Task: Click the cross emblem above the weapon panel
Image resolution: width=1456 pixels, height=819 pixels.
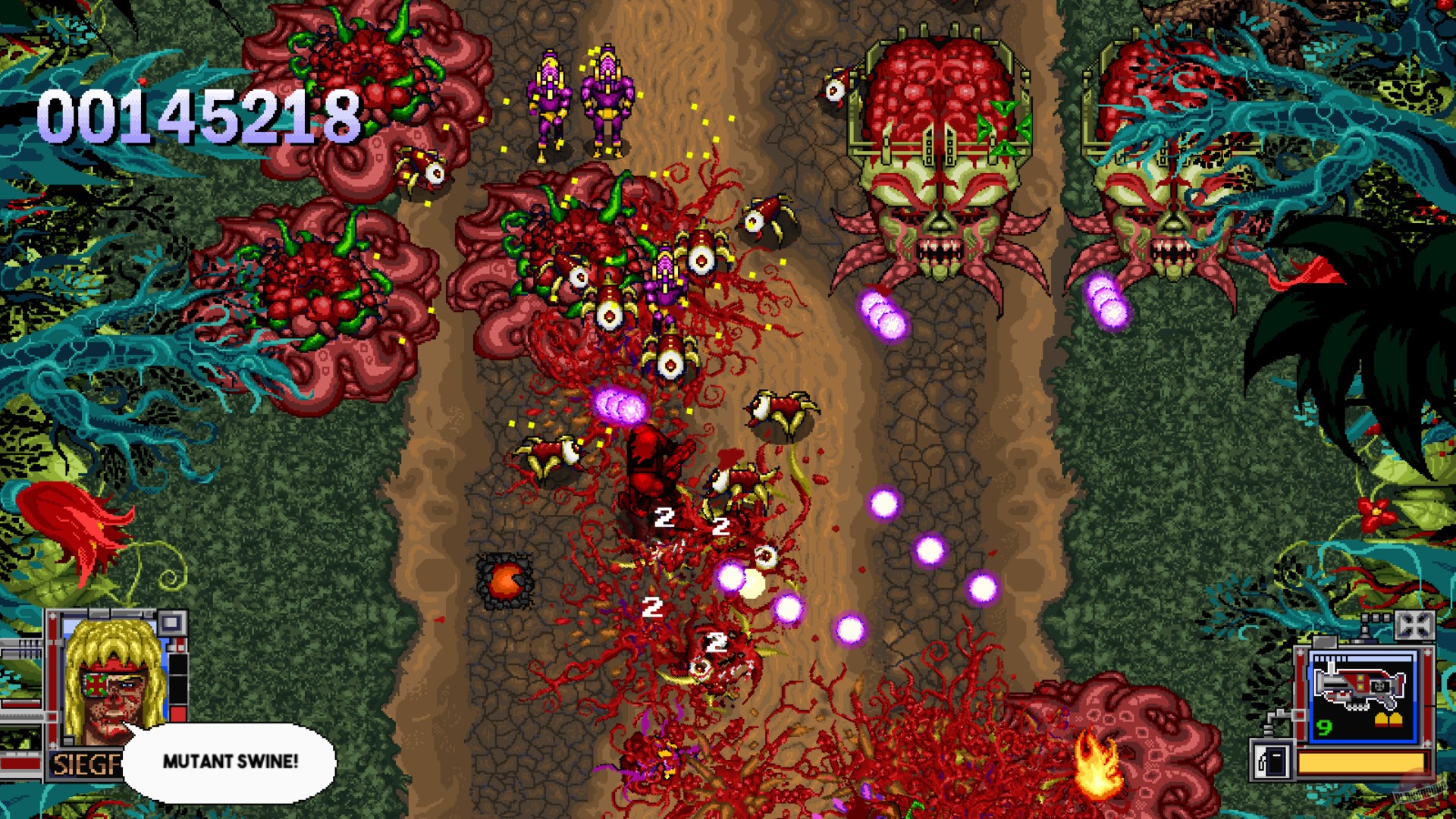Action: (x=1416, y=624)
